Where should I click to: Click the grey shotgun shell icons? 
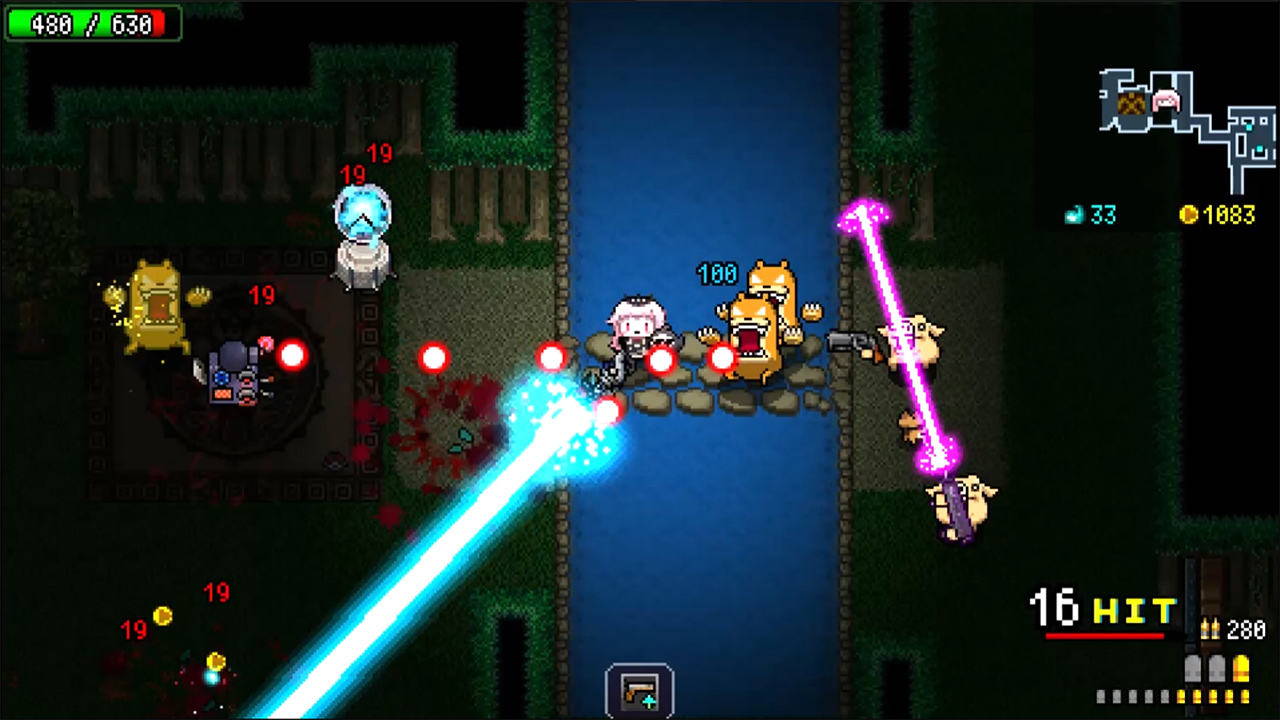click(x=1204, y=669)
